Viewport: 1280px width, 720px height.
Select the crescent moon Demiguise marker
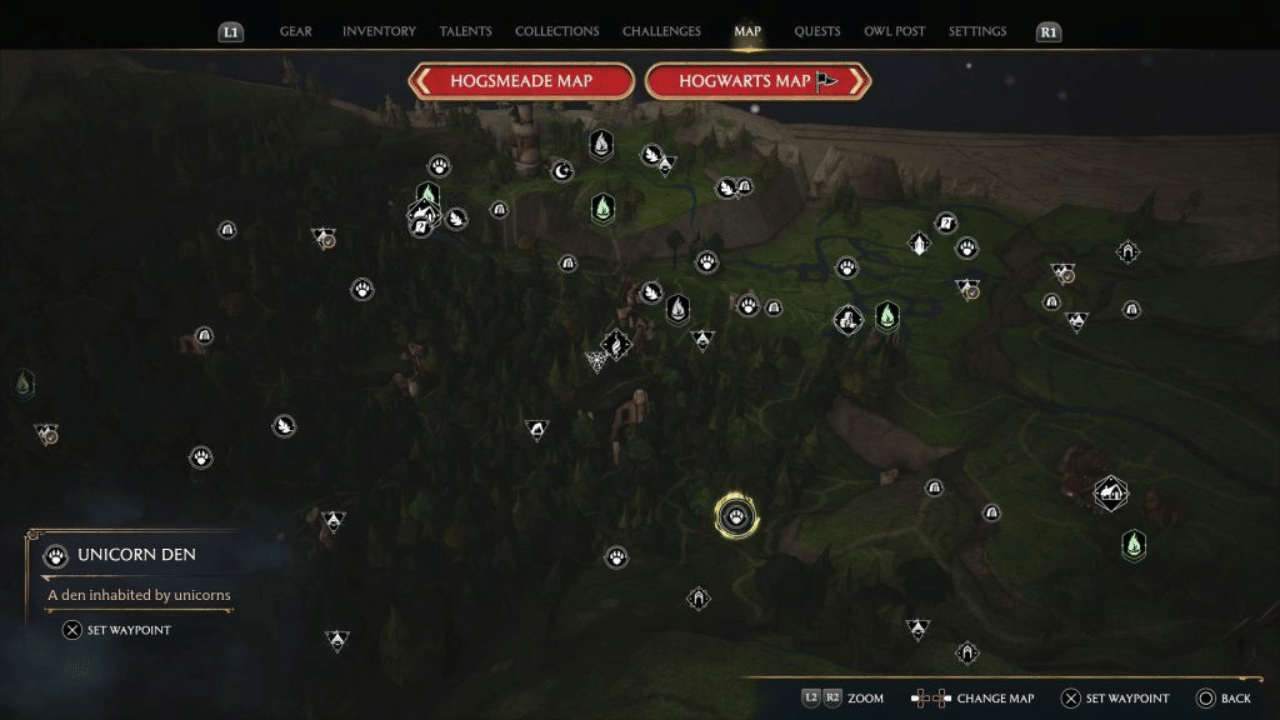[560, 170]
